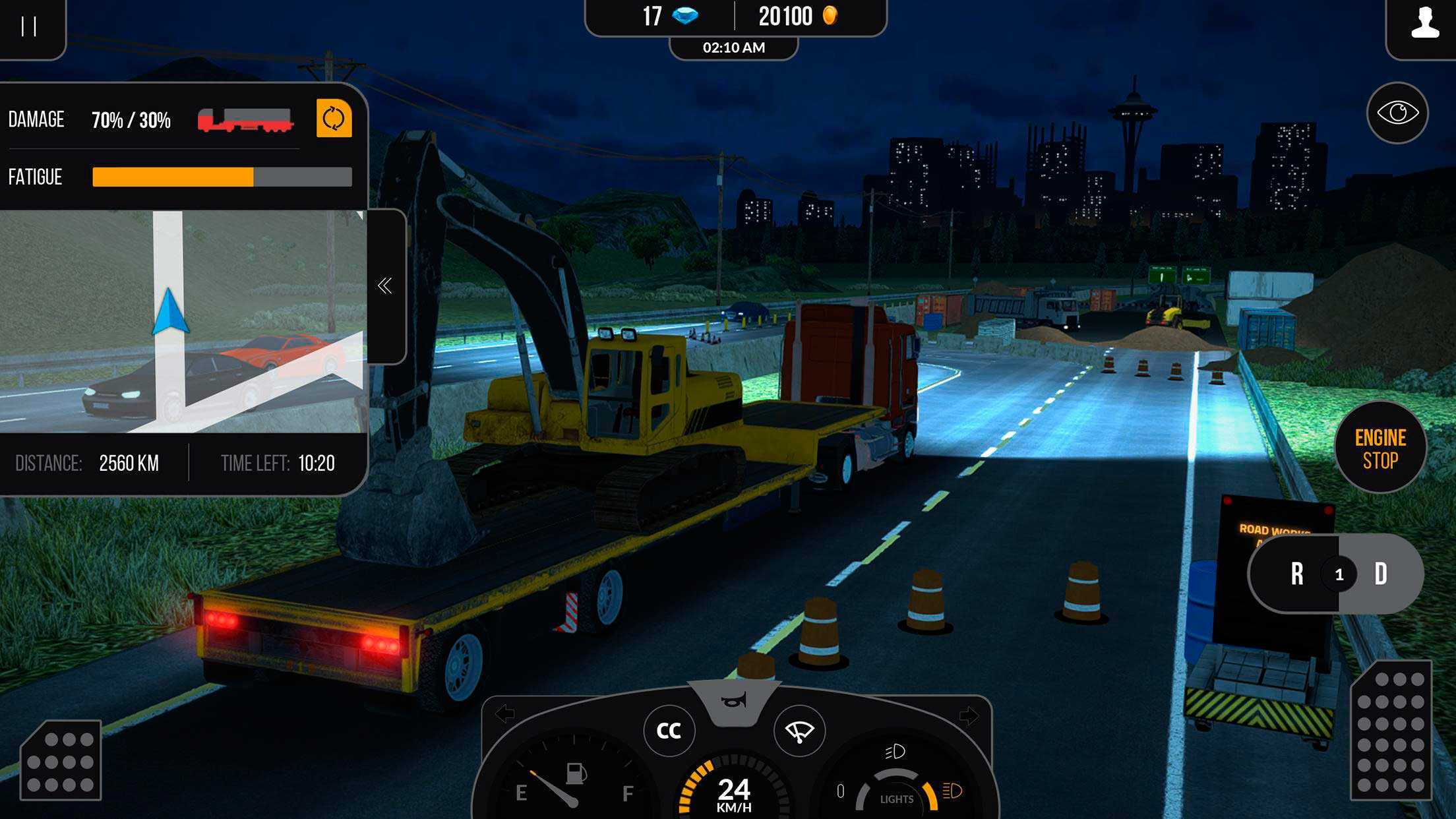The height and width of the screenshot is (819, 1456).
Task: Shift into reverse gear R
Action: [x=1296, y=574]
